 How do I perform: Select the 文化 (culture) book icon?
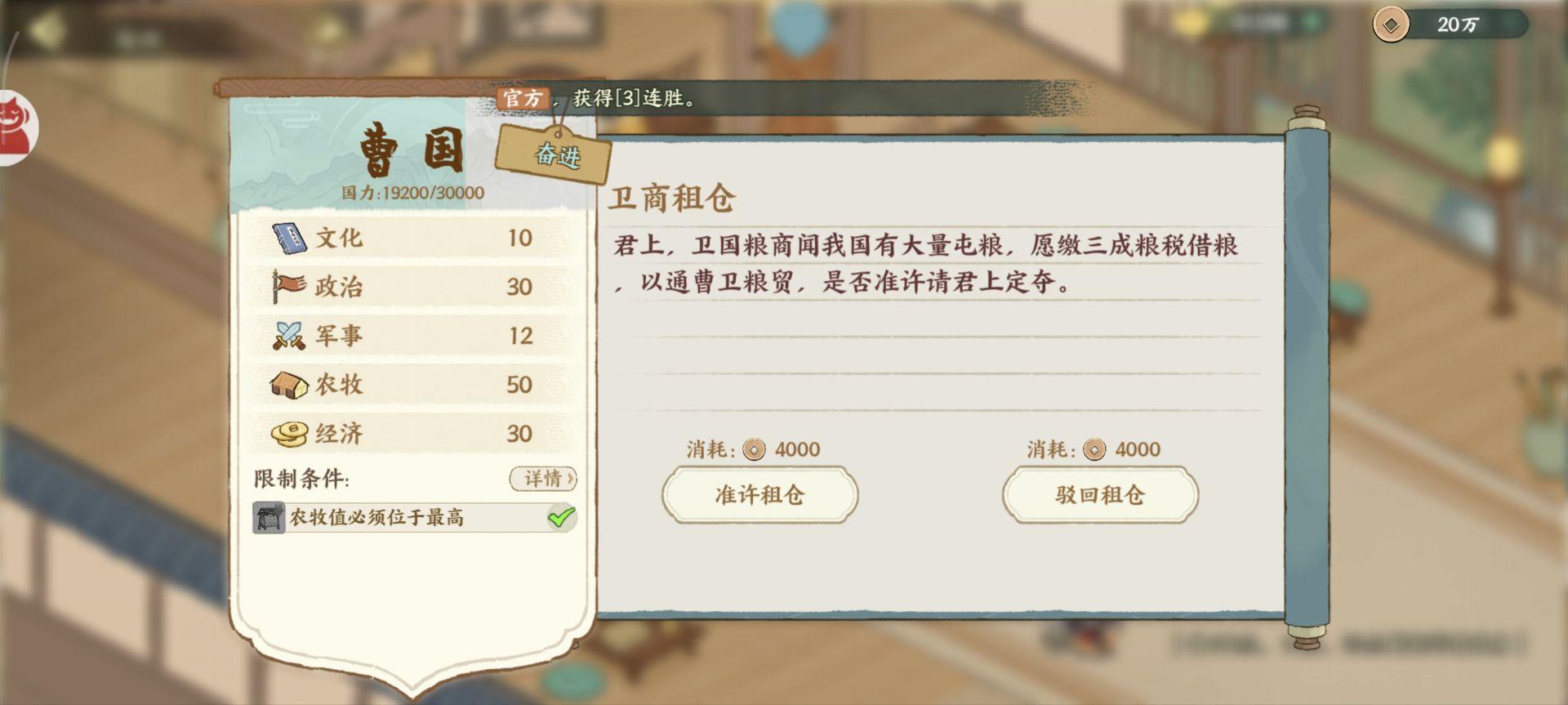[287, 238]
